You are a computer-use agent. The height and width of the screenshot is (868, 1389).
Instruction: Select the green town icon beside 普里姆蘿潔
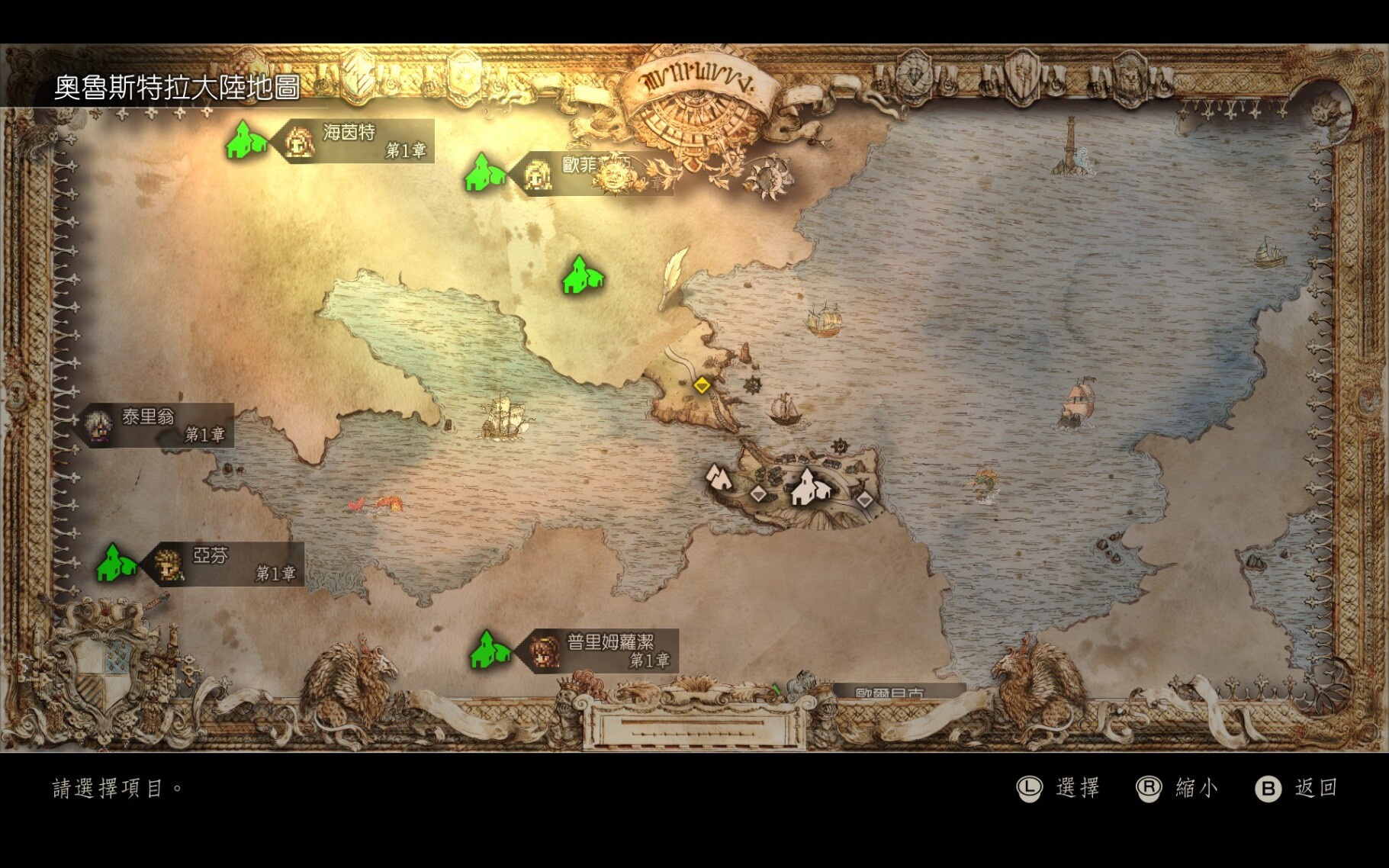(488, 651)
